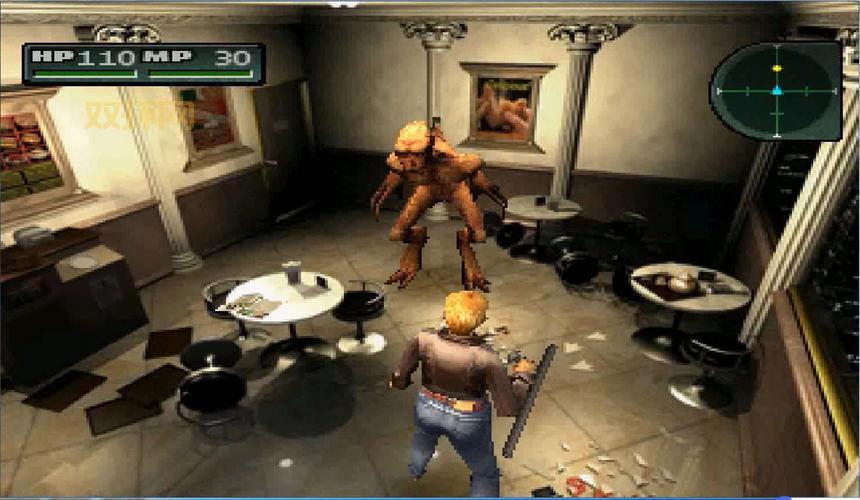The height and width of the screenshot is (500, 860).
Task: Click the cyan player marker on radar
Action: point(777,91)
